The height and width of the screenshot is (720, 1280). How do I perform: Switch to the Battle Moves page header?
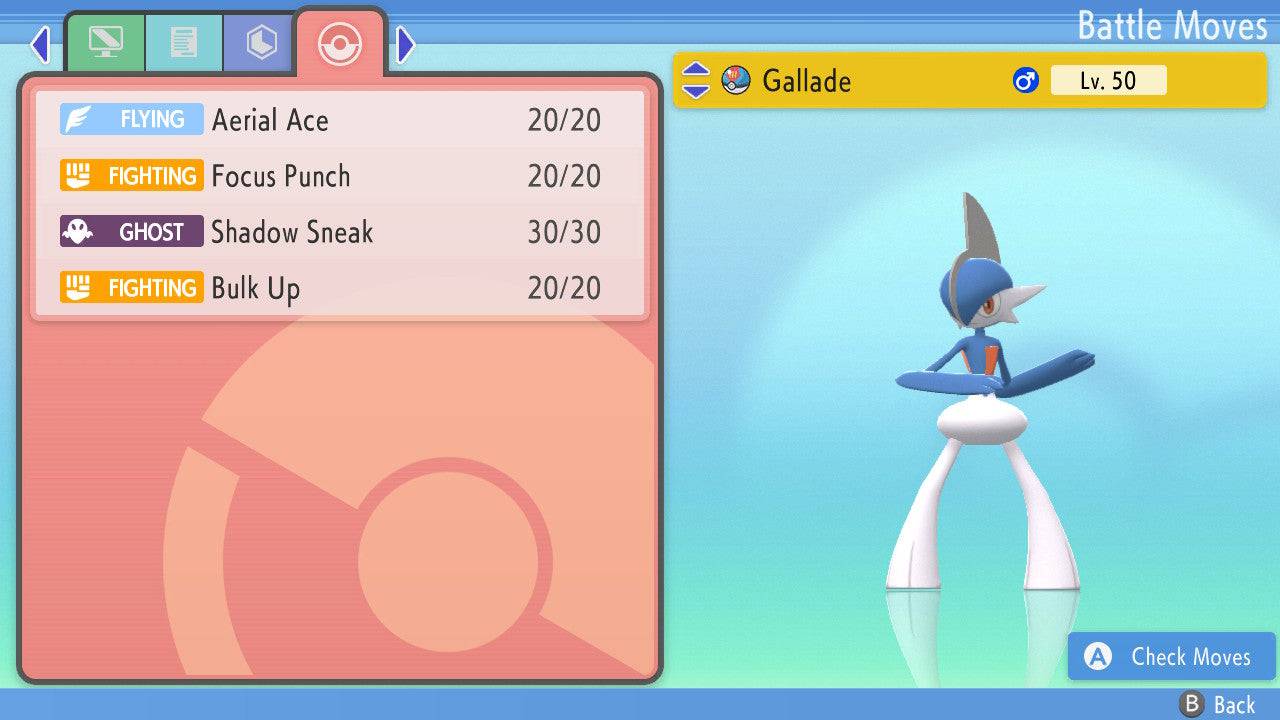pyautogui.click(x=1172, y=26)
